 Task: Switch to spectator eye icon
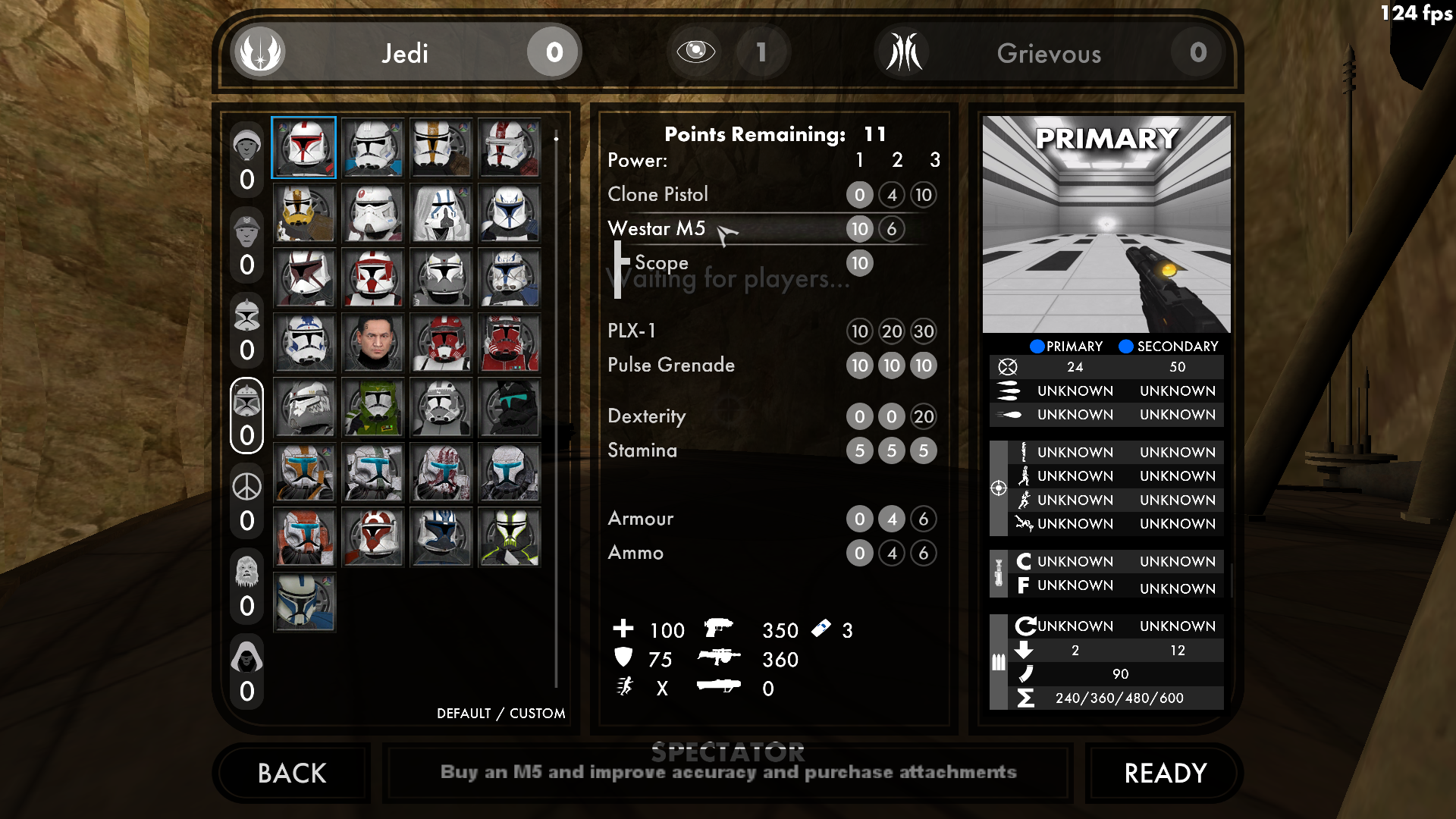tap(695, 52)
